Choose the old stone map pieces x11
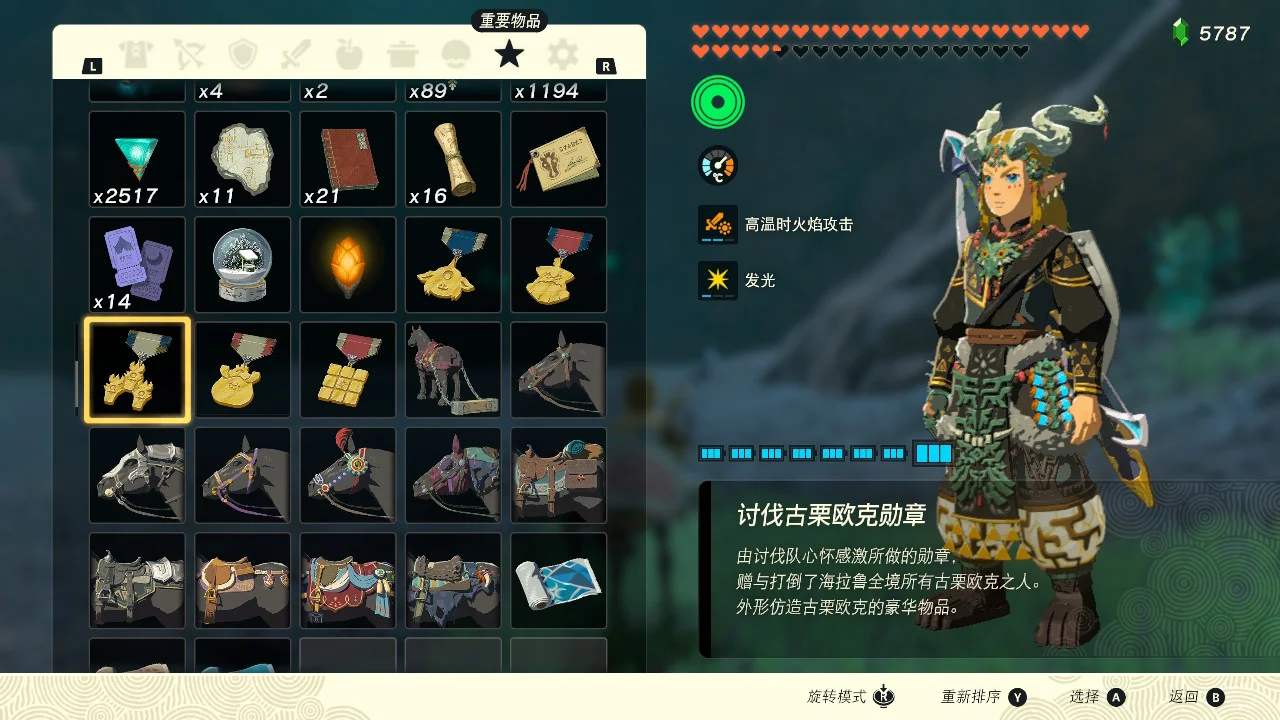The height and width of the screenshot is (720, 1280). coord(243,159)
